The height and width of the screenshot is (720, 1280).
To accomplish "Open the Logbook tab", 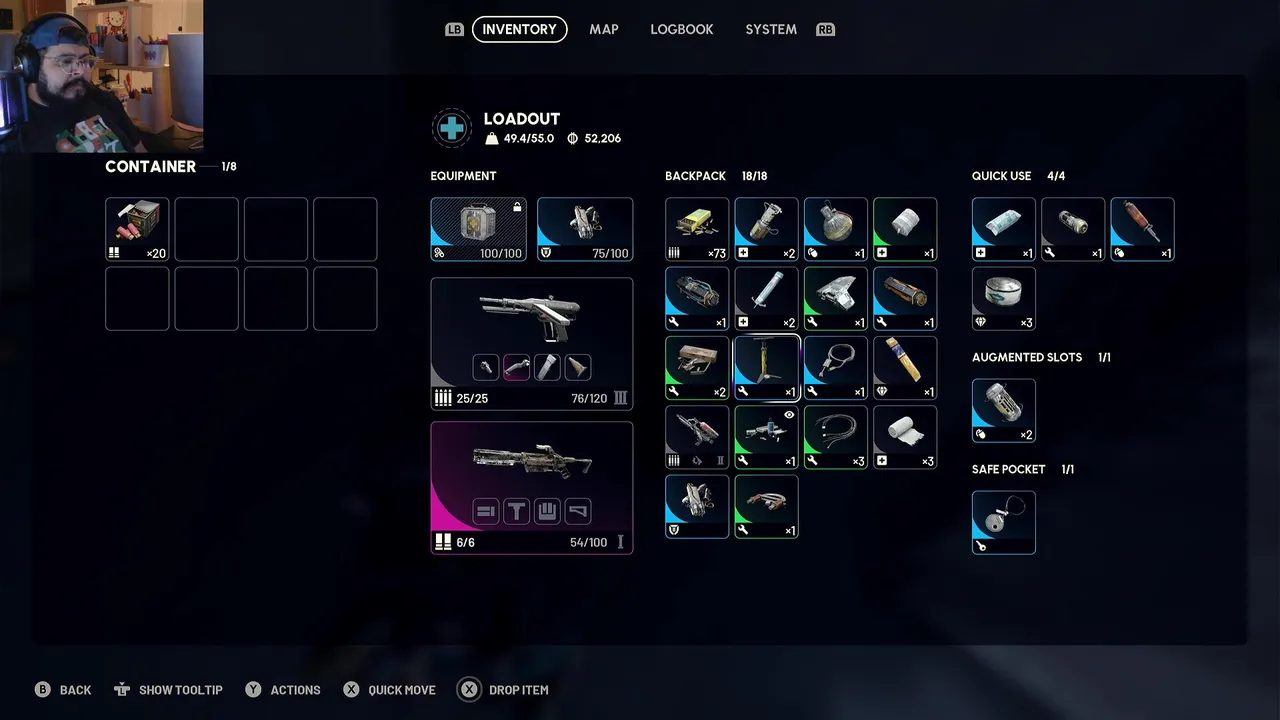I will coord(681,29).
